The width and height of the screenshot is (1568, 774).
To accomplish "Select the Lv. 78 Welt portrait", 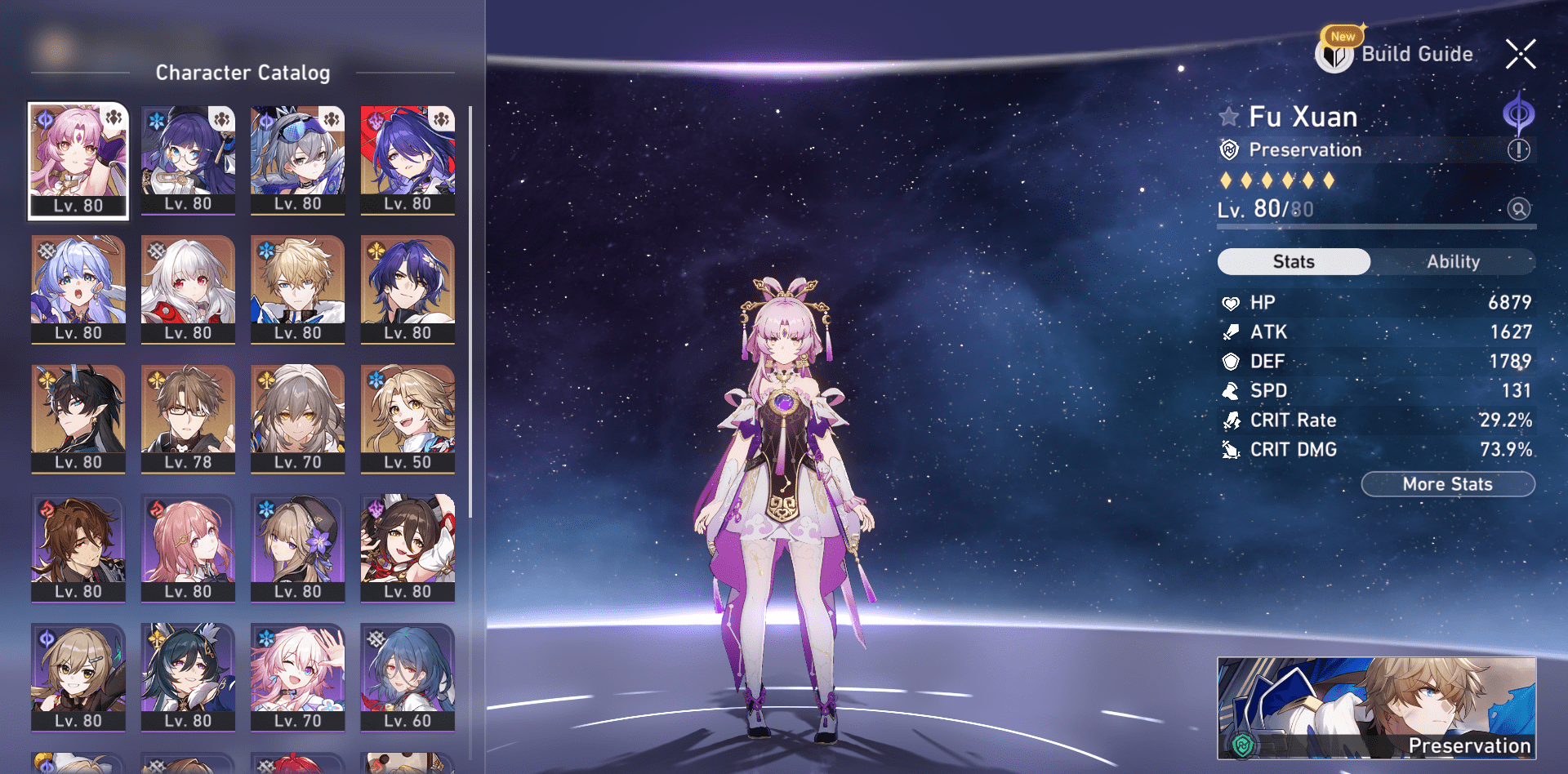I will point(188,419).
